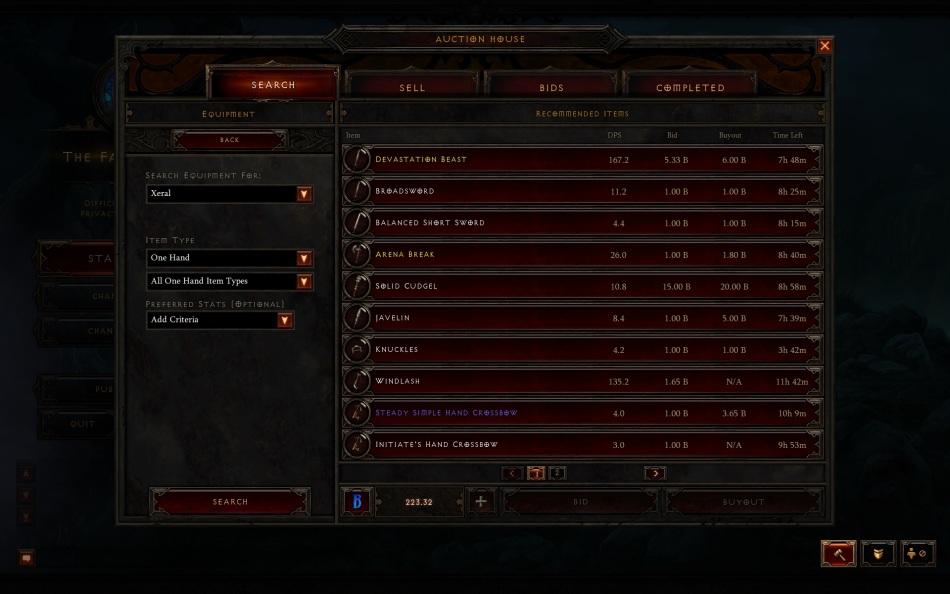Open the Bids tab
Screen dimensions: 950x594
tap(551, 87)
